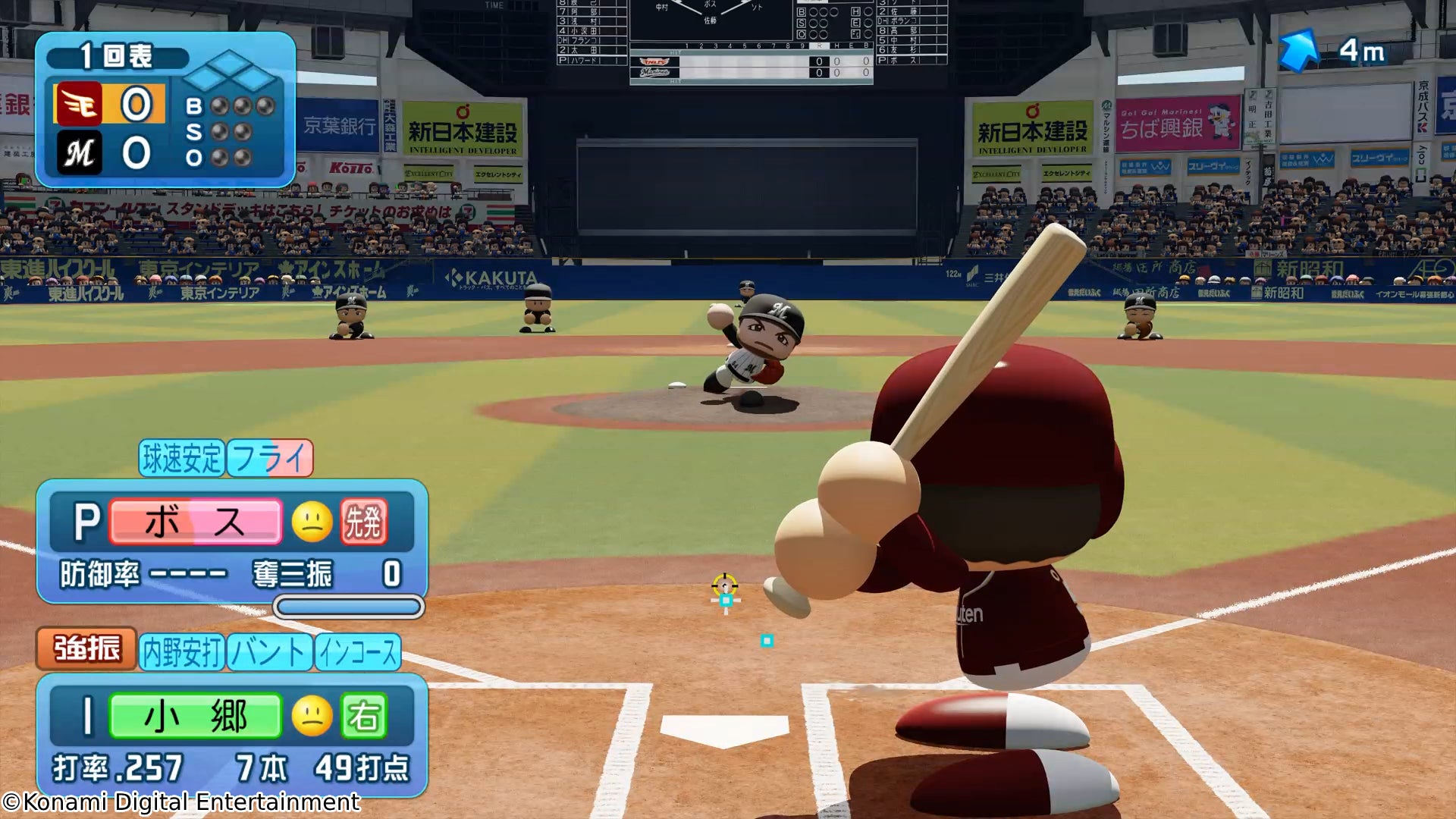This screenshot has height=819, width=1456.
Task: Select batter name plate 小郷
Action: pos(196,716)
